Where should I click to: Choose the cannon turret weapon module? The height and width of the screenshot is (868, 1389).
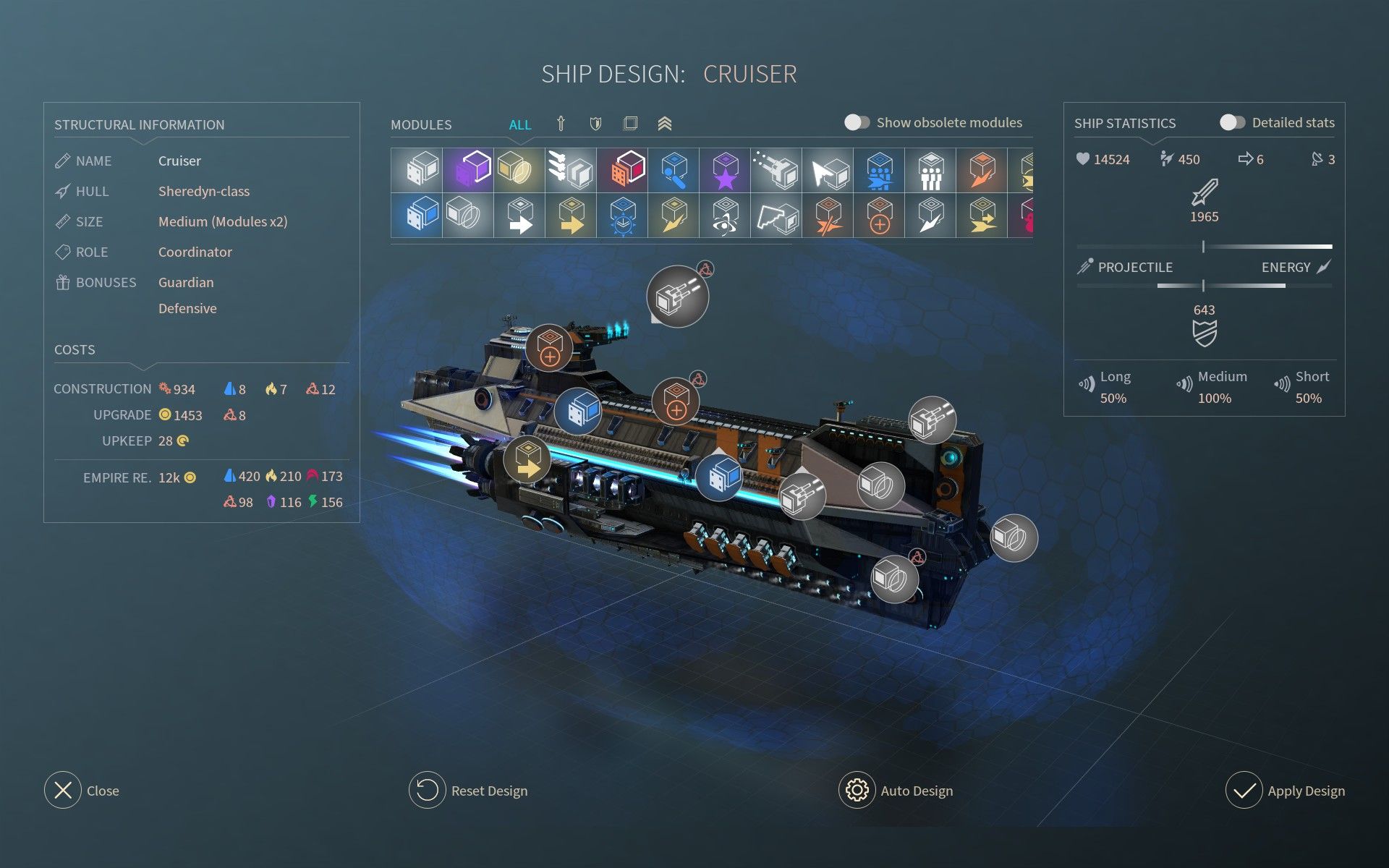pyautogui.click(x=776, y=169)
